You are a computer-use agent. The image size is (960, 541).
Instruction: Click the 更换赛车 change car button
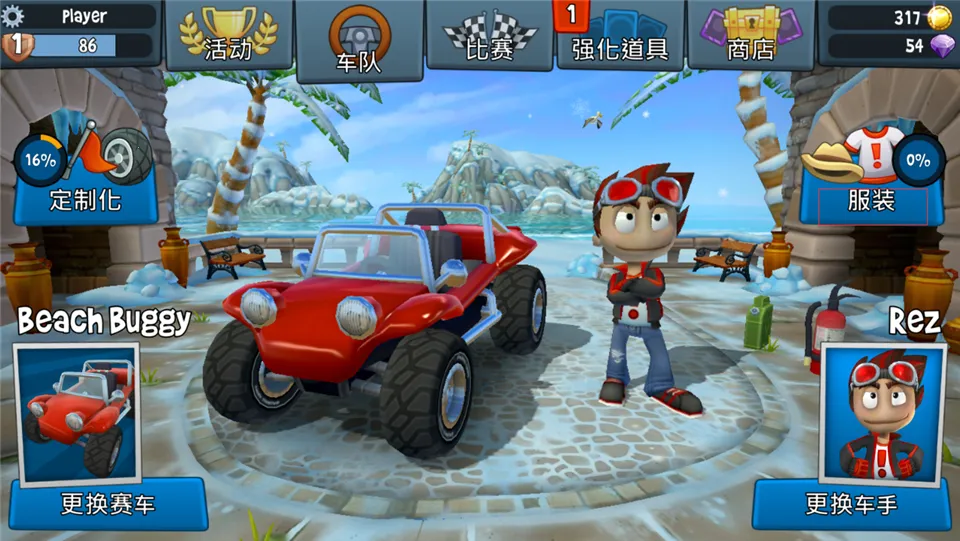coord(108,504)
